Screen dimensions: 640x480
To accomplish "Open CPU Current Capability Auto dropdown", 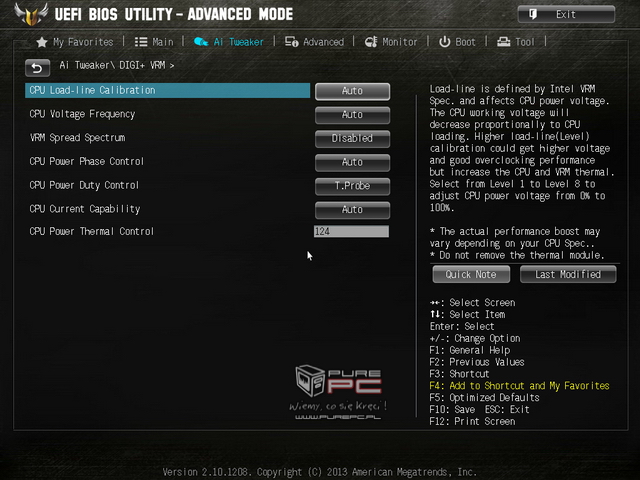I will click(x=352, y=210).
